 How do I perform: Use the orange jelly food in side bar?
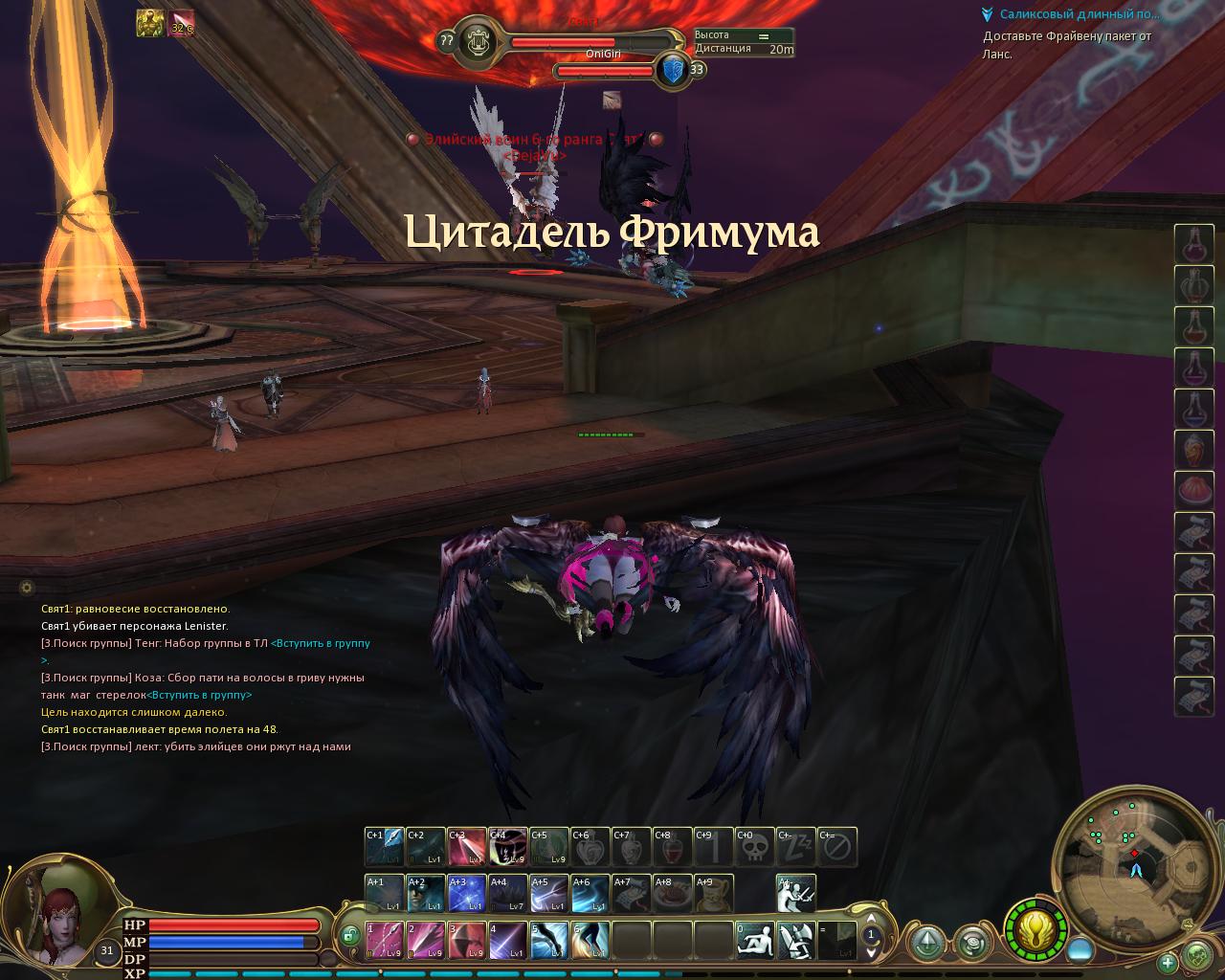tap(1193, 492)
